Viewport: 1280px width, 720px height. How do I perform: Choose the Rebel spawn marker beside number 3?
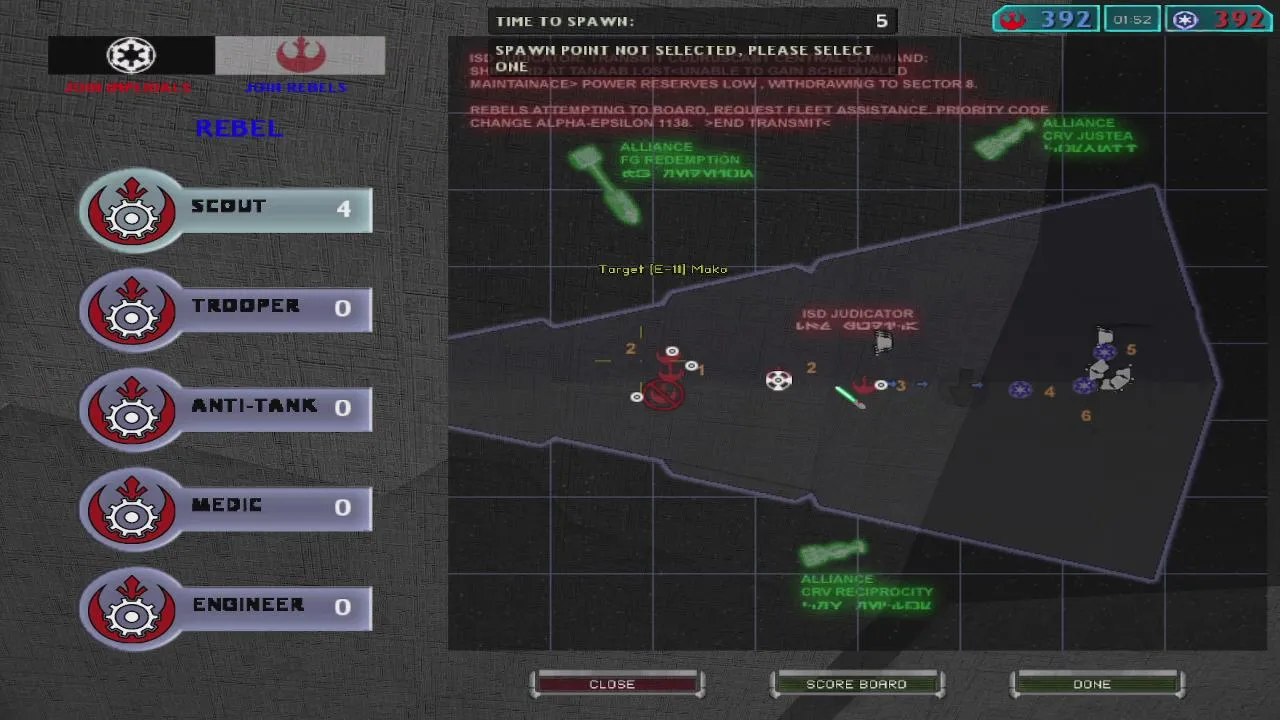click(865, 385)
